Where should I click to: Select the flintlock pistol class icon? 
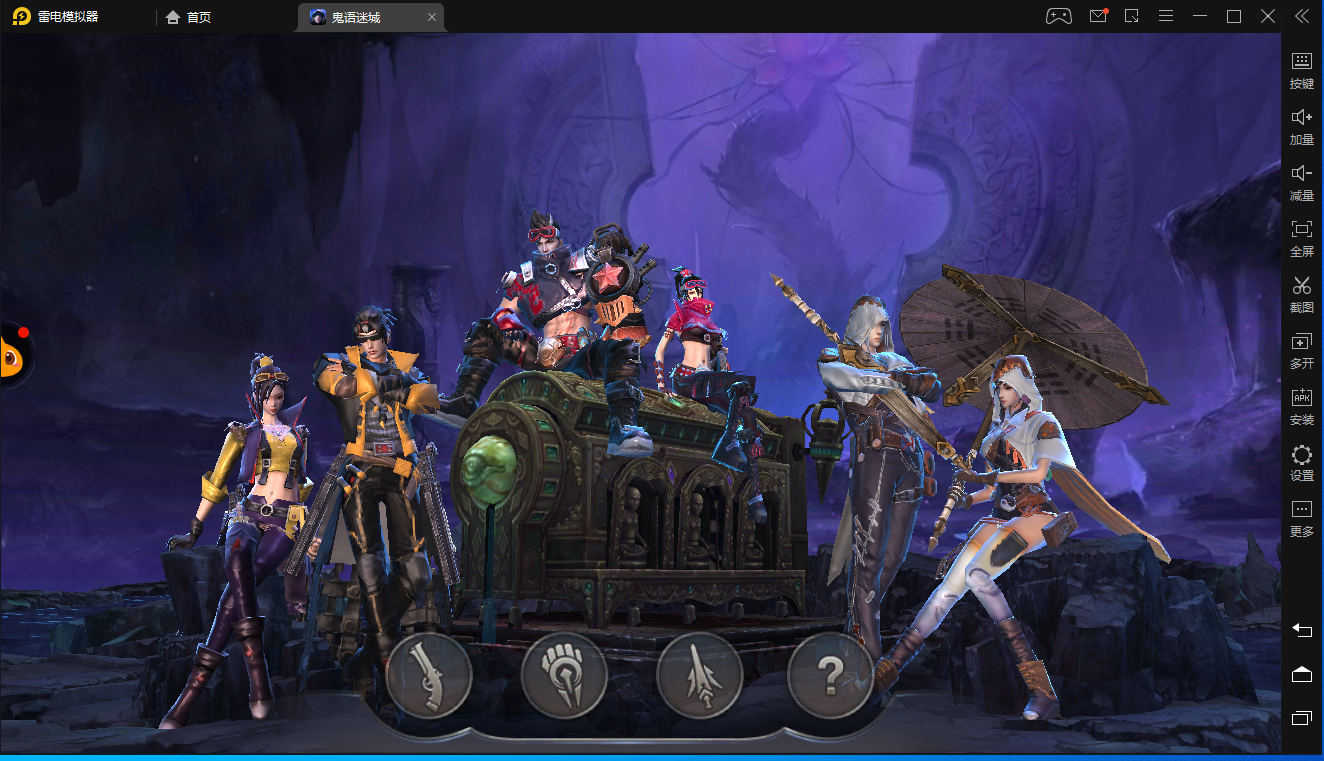429,675
